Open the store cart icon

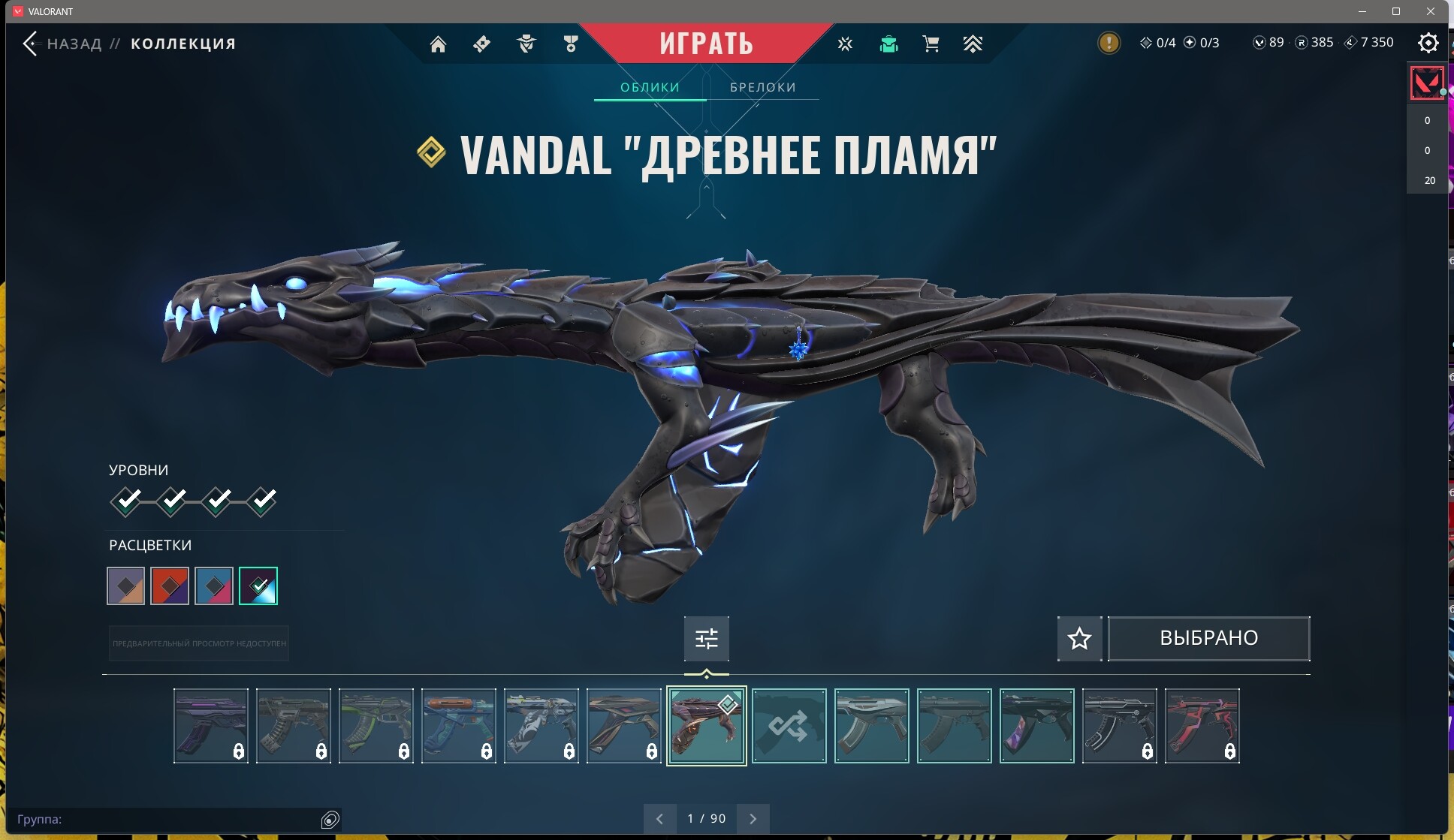click(x=931, y=44)
